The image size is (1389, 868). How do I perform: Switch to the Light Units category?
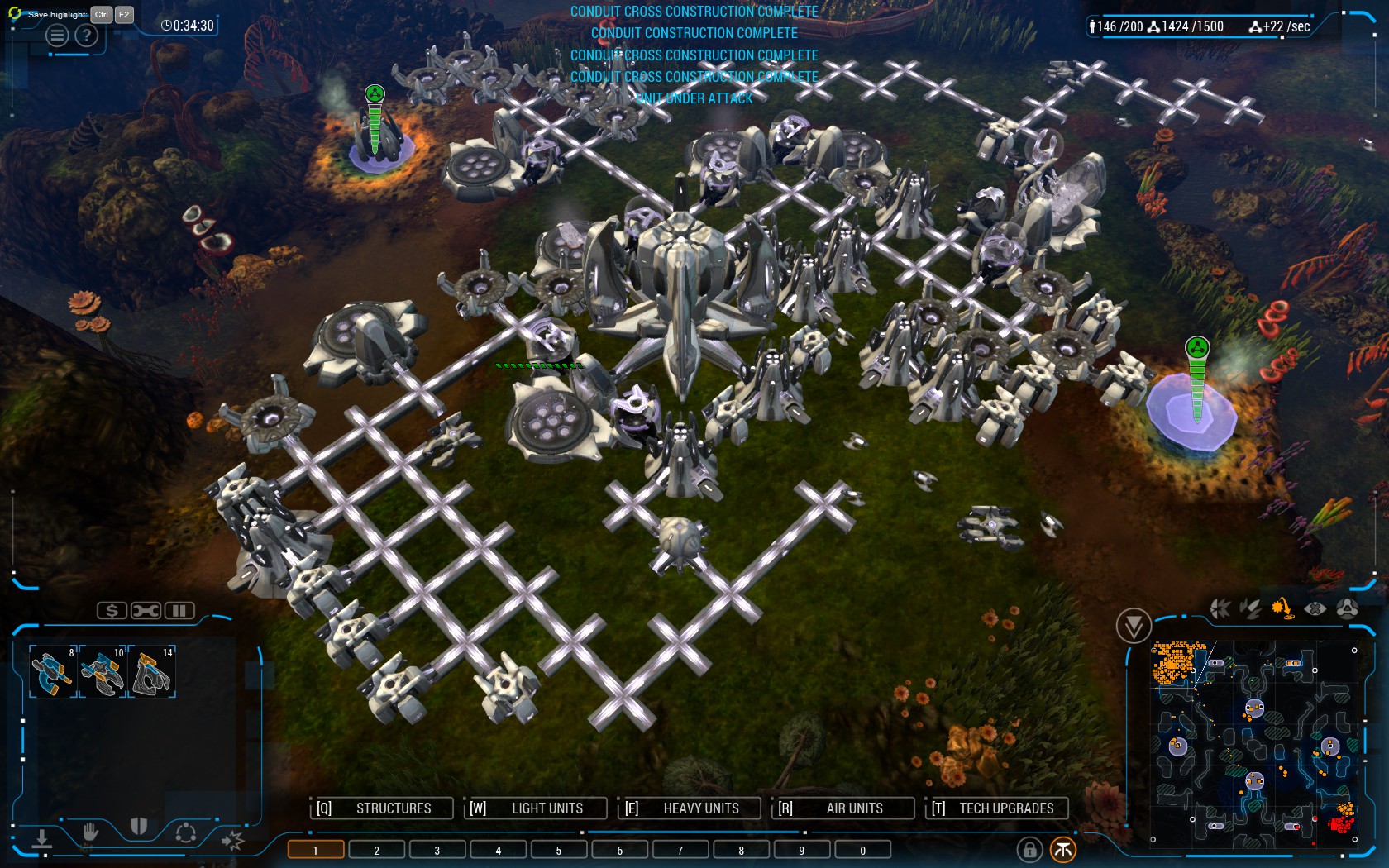click(x=536, y=808)
